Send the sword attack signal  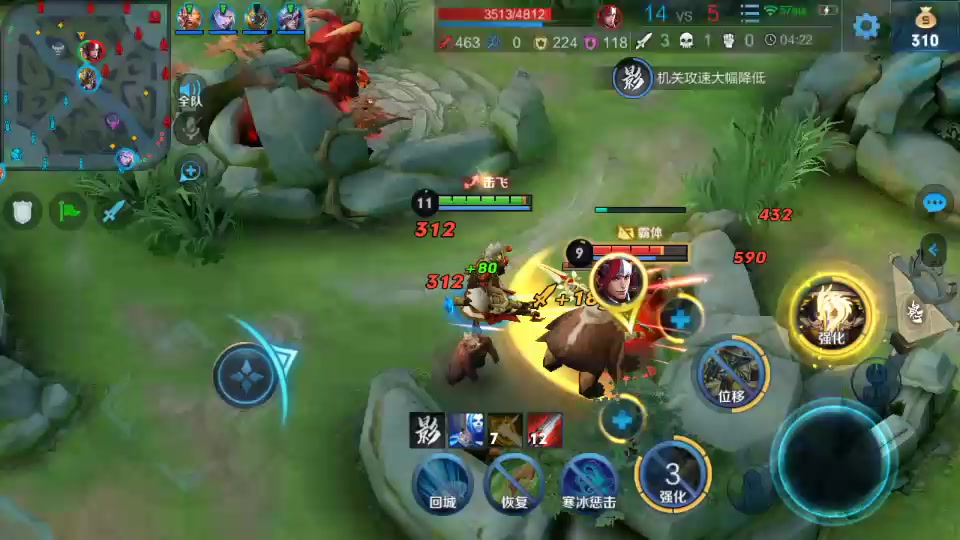[x=114, y=211]
